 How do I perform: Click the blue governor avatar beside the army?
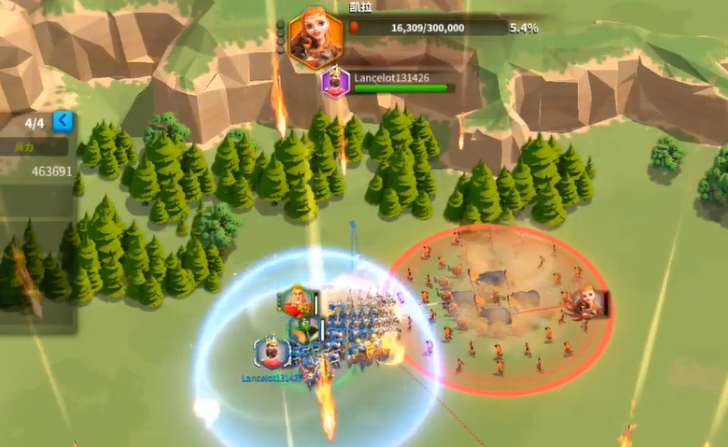(x=271, y=353)
